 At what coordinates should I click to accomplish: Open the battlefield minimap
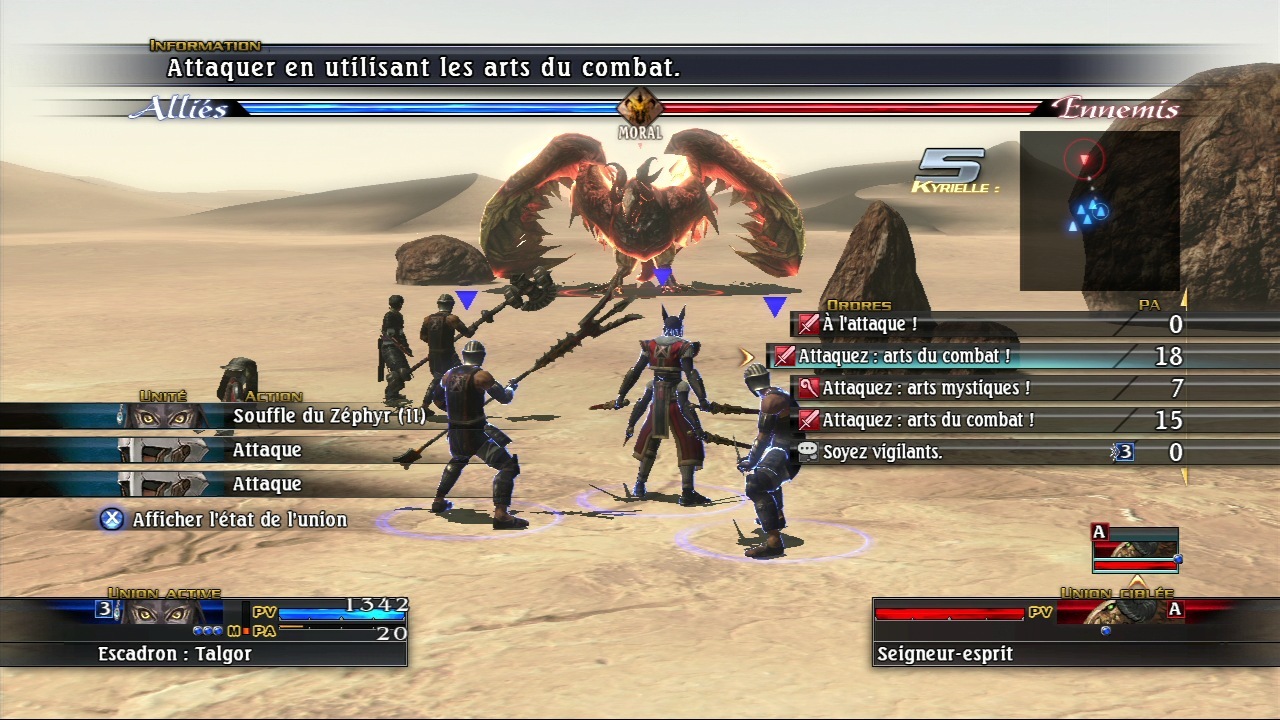click(x=1099, y=211)
